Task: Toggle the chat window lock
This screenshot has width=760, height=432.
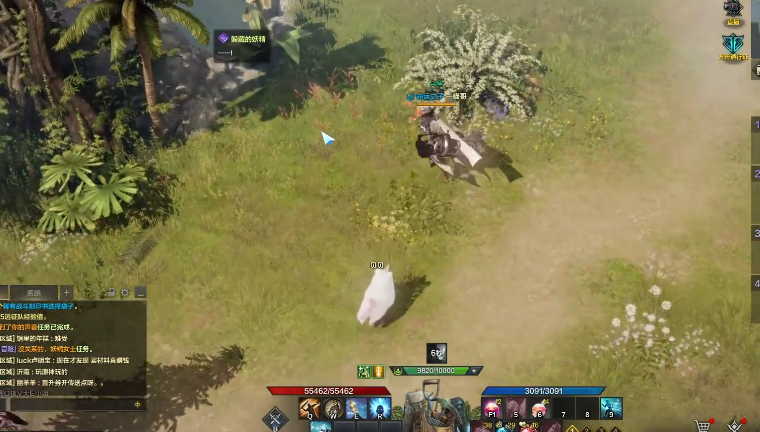Action: (x=110, y=292)
